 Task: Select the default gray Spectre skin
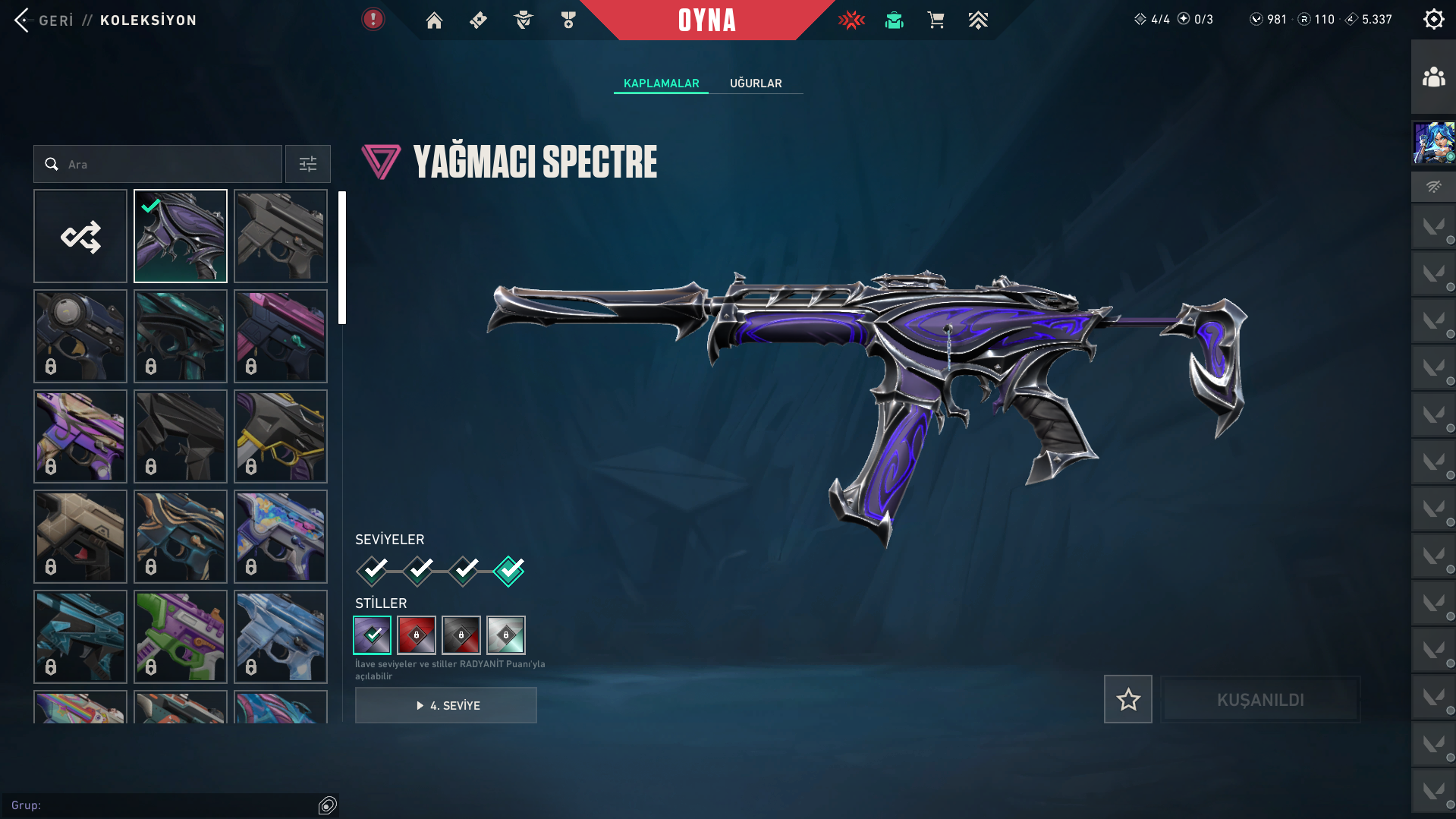281,236
